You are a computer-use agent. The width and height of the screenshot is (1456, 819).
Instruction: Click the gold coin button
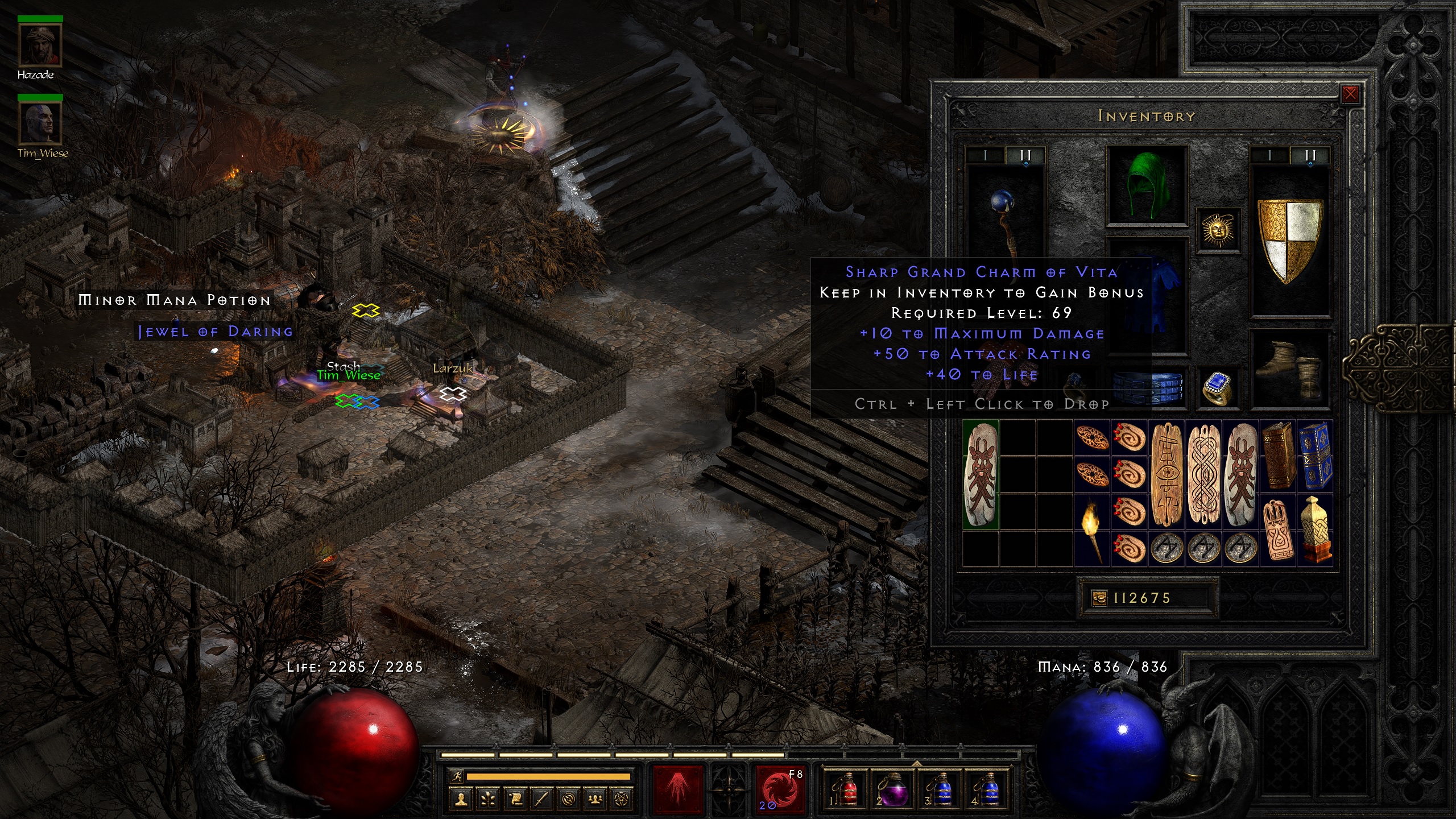tap(1100, 598)
